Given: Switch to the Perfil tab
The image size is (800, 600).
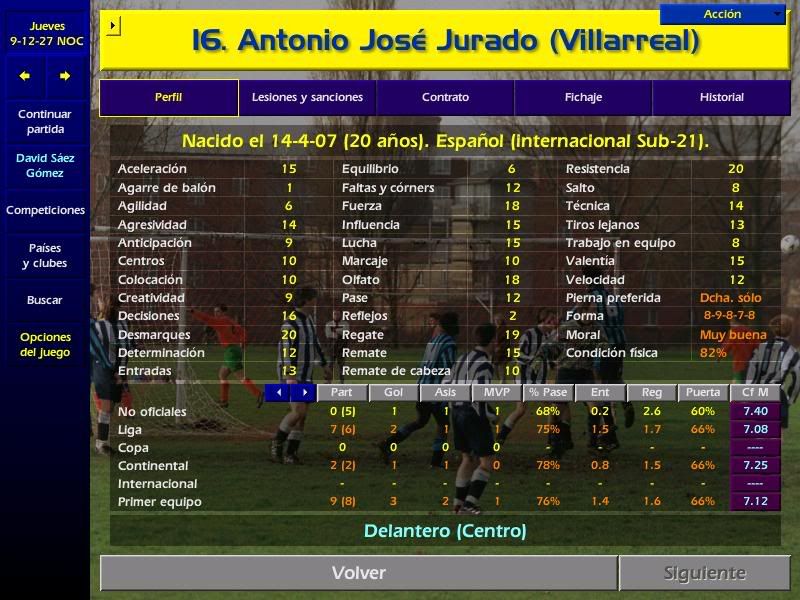Looking at the screenshot, I should click(x=169, y=98).
